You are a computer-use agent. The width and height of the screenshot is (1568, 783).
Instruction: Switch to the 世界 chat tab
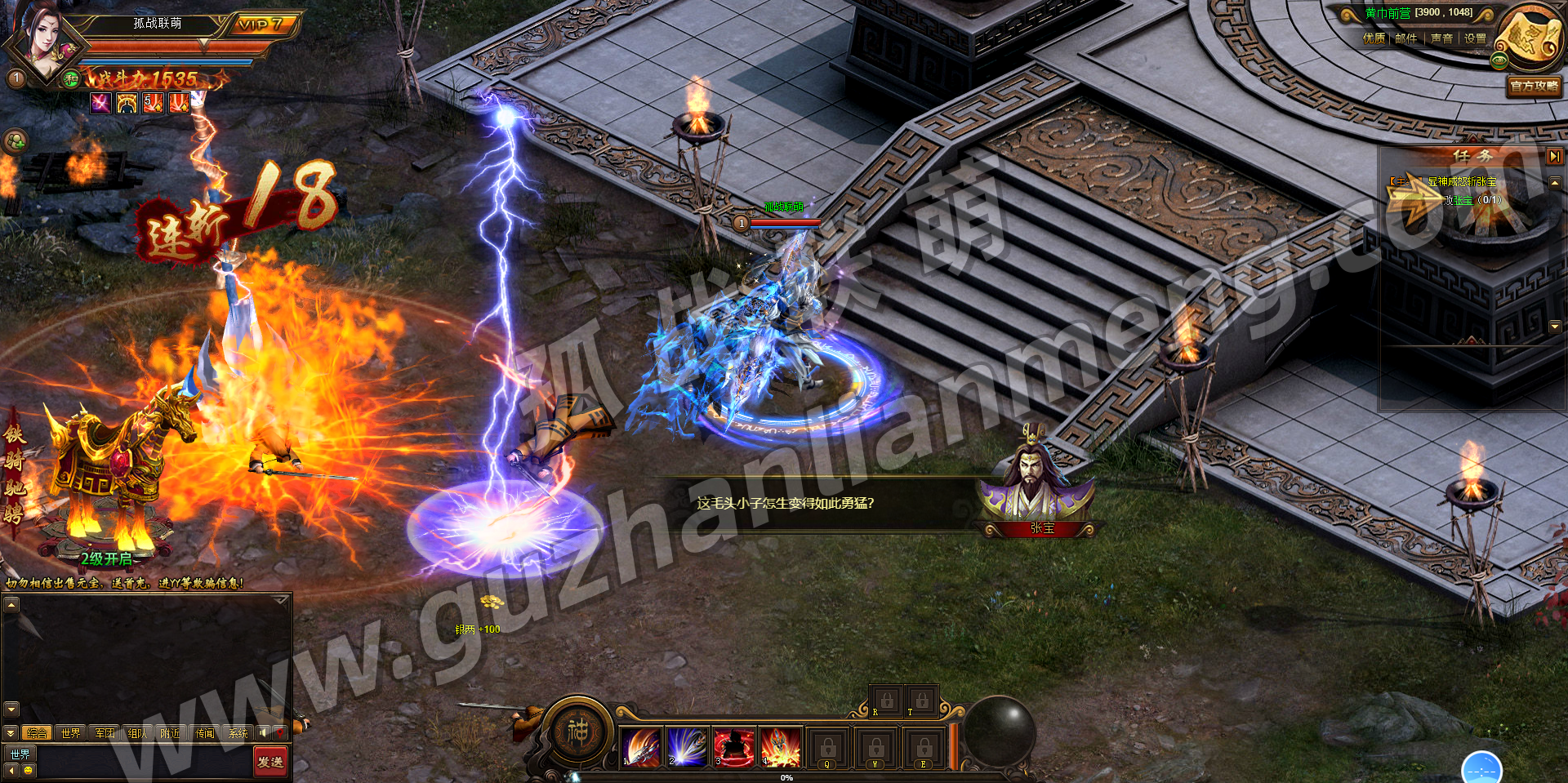[71, 733]
